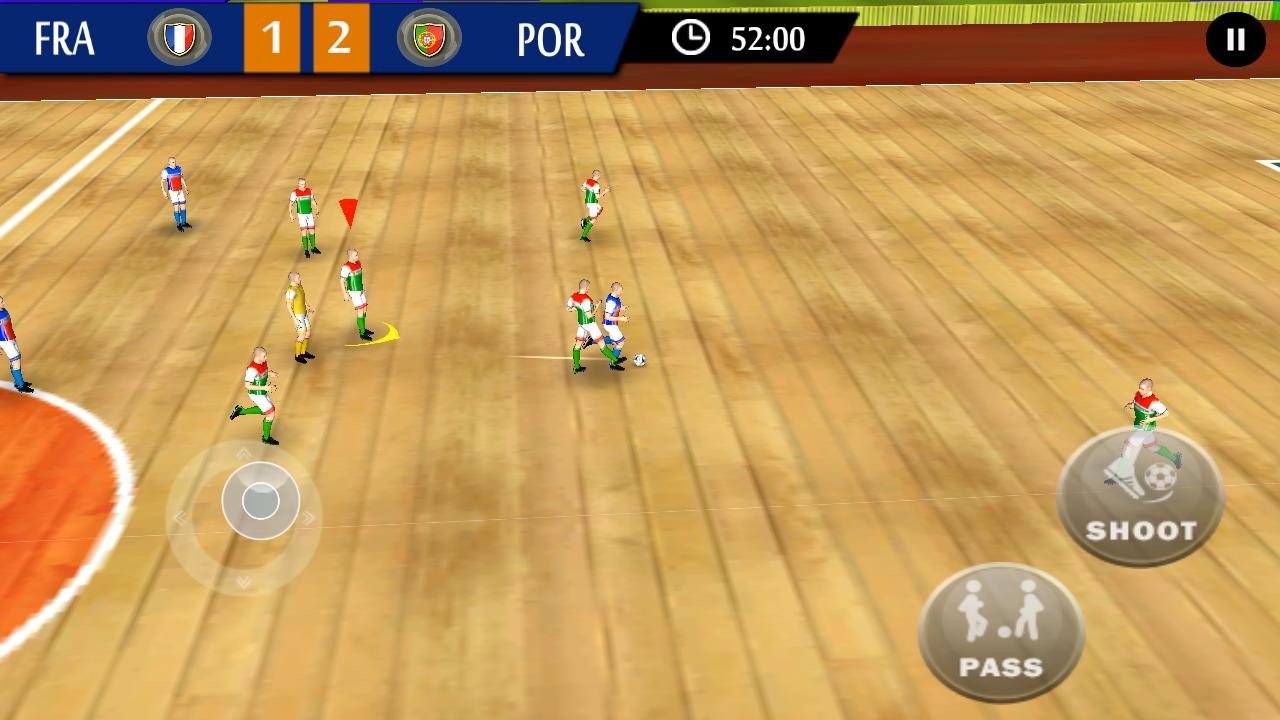Select the Portugal team crest shield
The width and height of the screenshot is (1280, 720).
[428, 40]
